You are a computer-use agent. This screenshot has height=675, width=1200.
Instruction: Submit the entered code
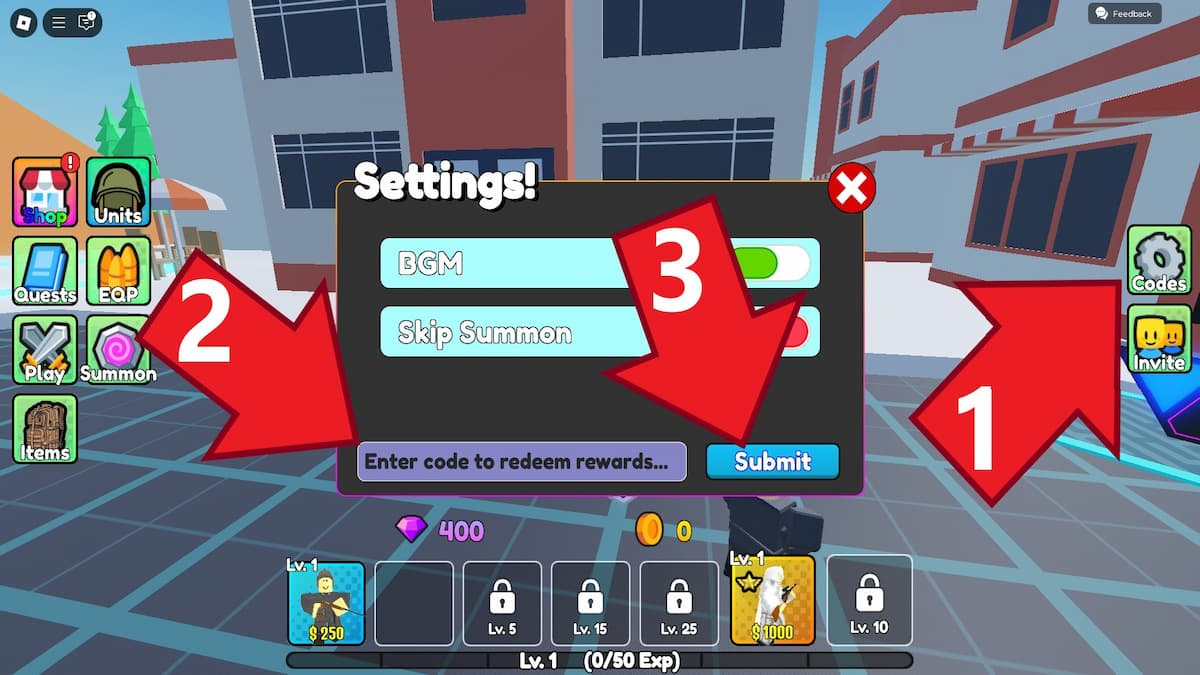coord(772,462)
